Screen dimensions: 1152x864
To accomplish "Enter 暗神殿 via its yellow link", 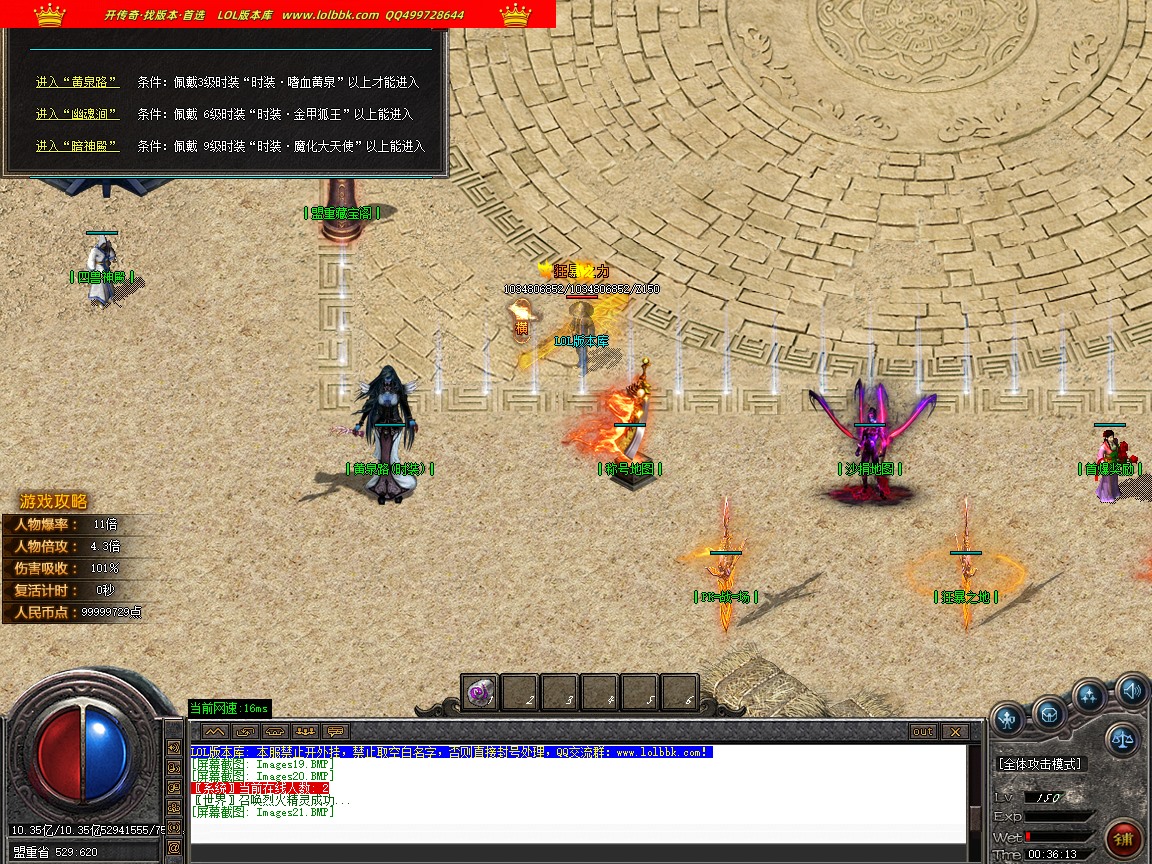I will tap(77, 146).
